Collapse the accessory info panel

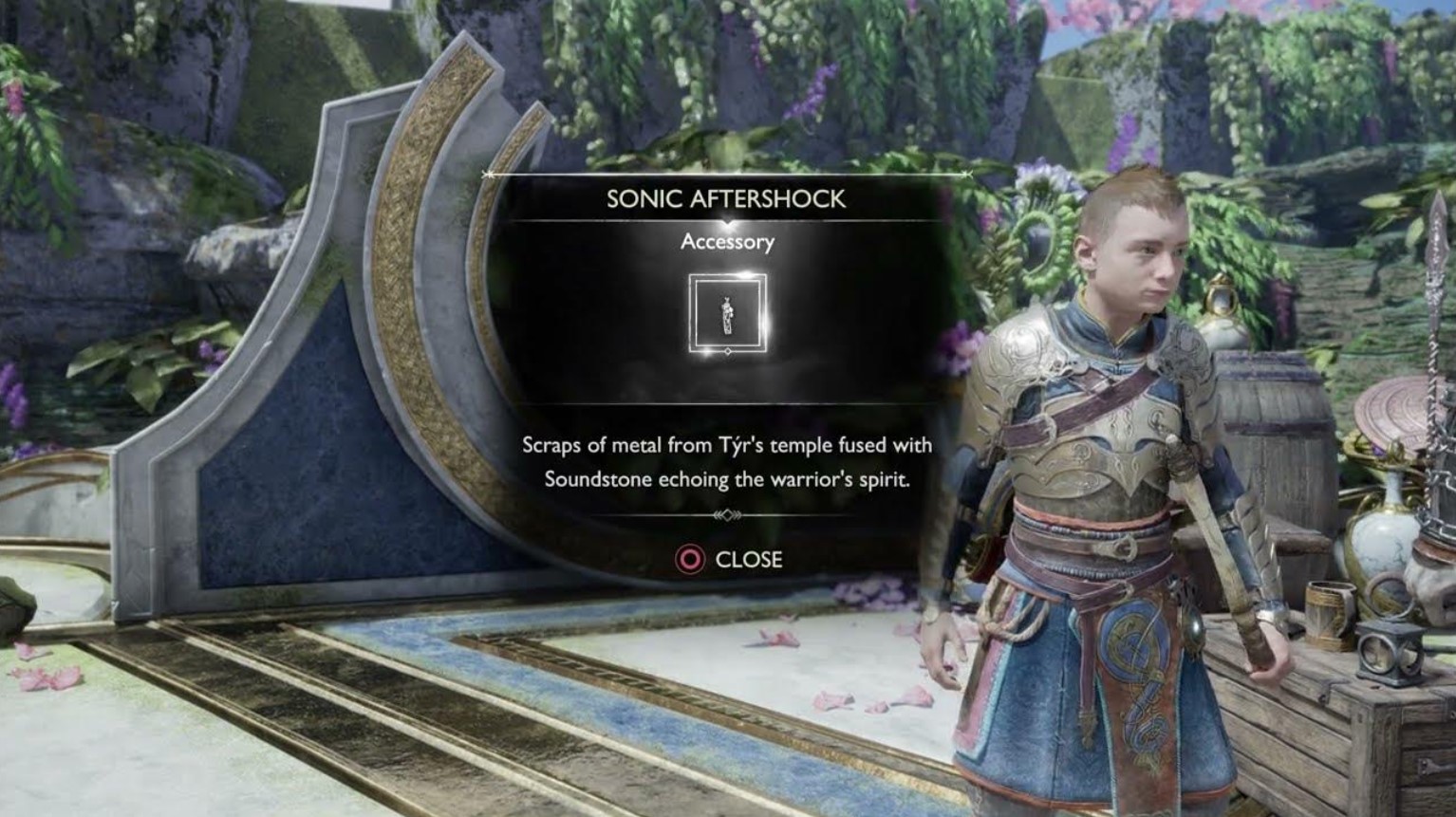[690, 560]
